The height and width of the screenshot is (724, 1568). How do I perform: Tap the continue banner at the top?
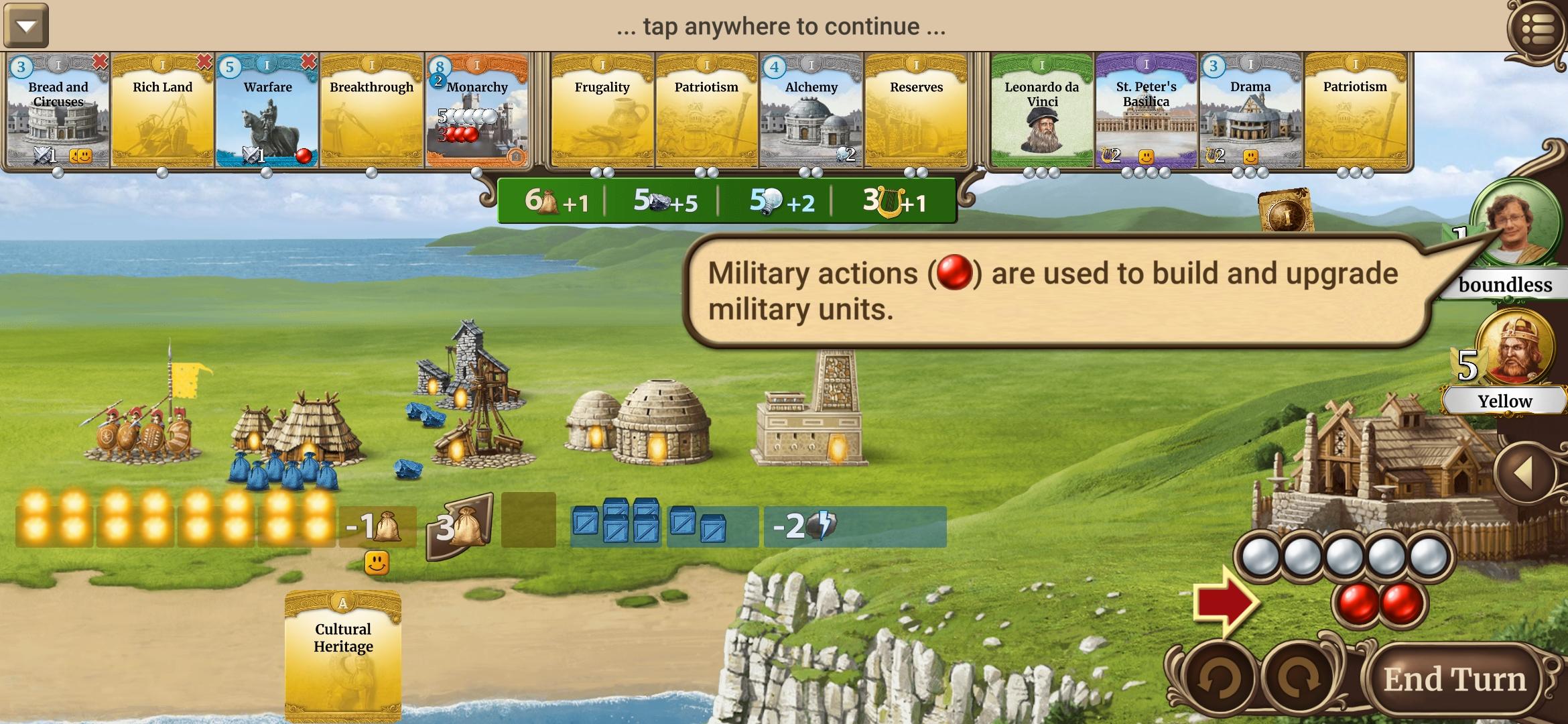click(781, 28)
